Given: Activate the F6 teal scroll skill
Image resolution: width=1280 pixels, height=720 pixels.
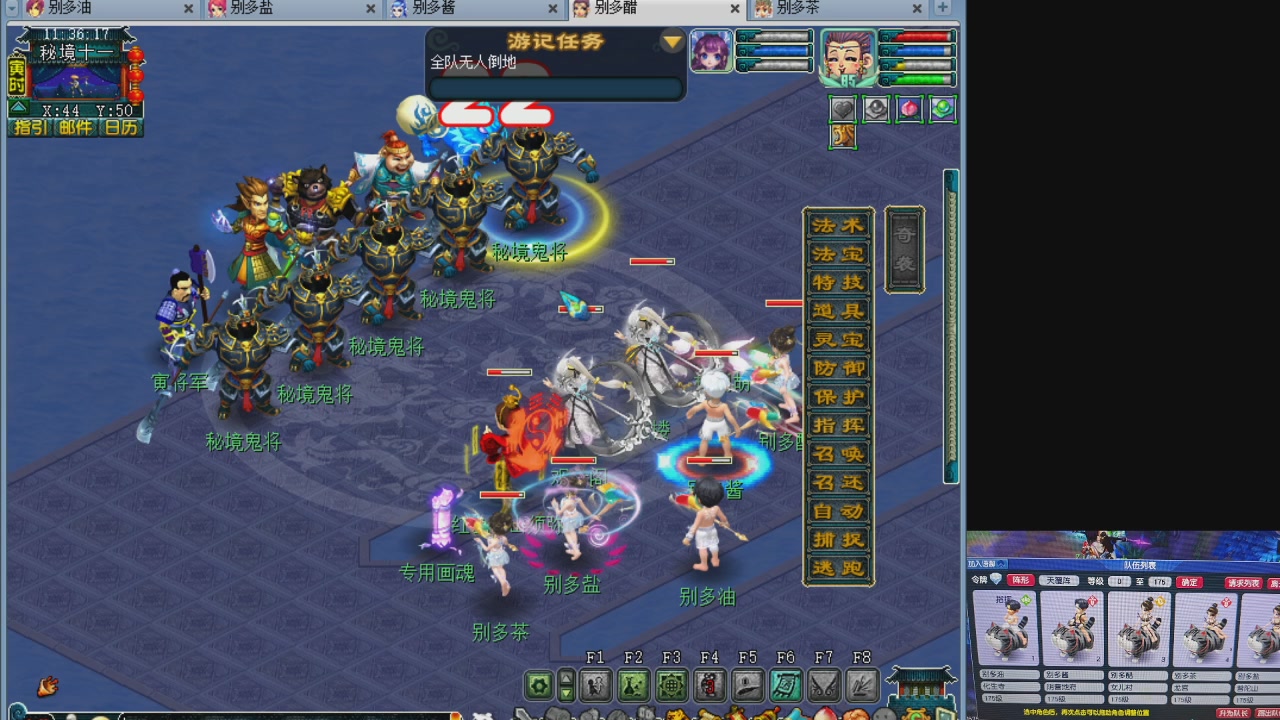Looking at the screenshot, I should (x=785, y=685).
